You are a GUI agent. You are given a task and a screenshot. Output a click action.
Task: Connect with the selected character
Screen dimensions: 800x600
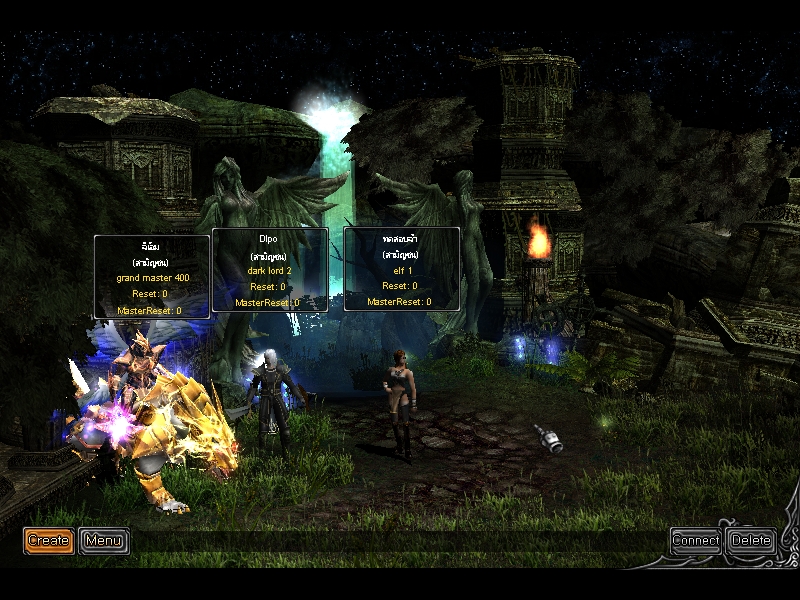pos(696,541)
